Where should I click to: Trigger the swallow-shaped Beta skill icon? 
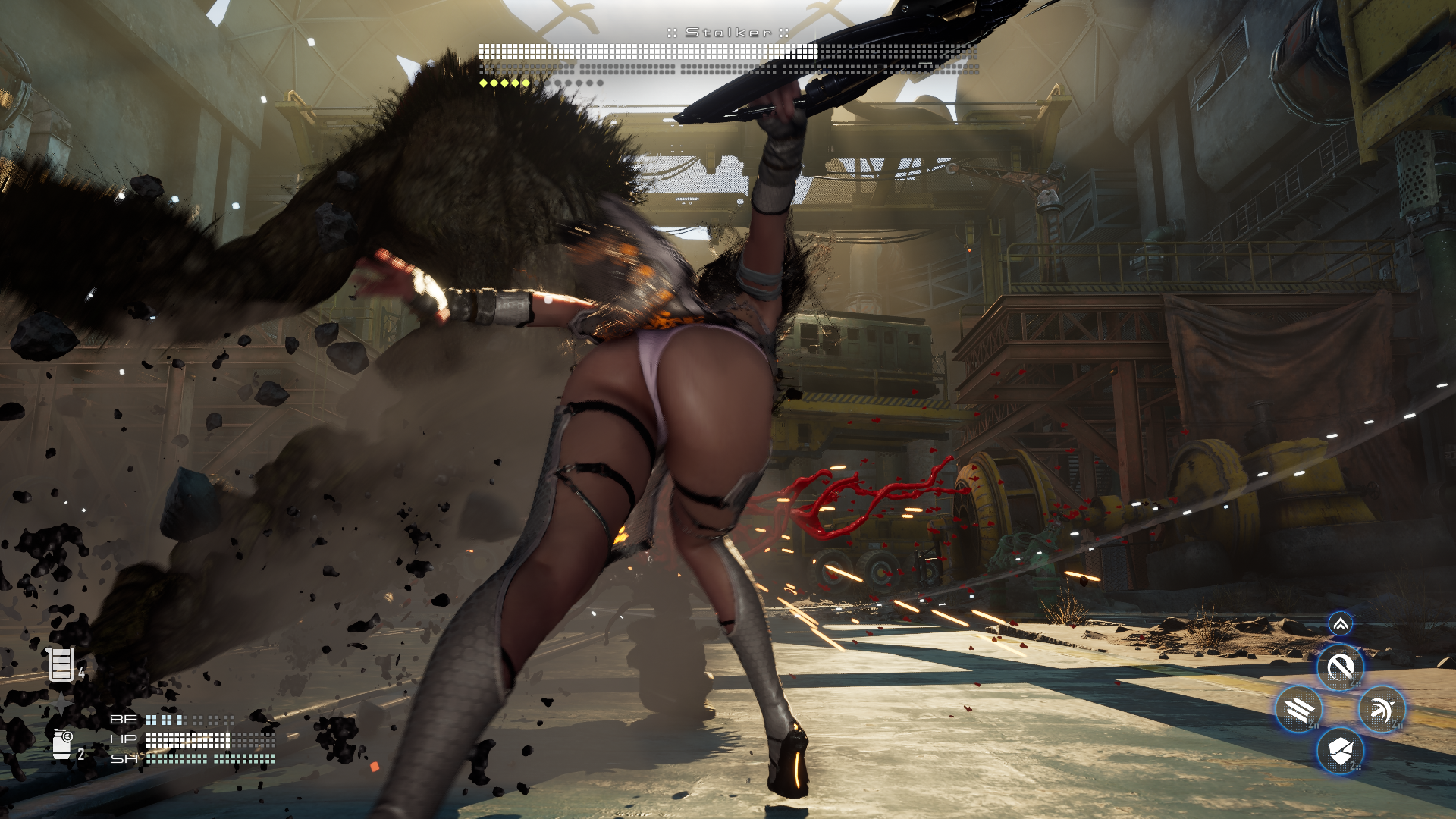coord(1382,709)
